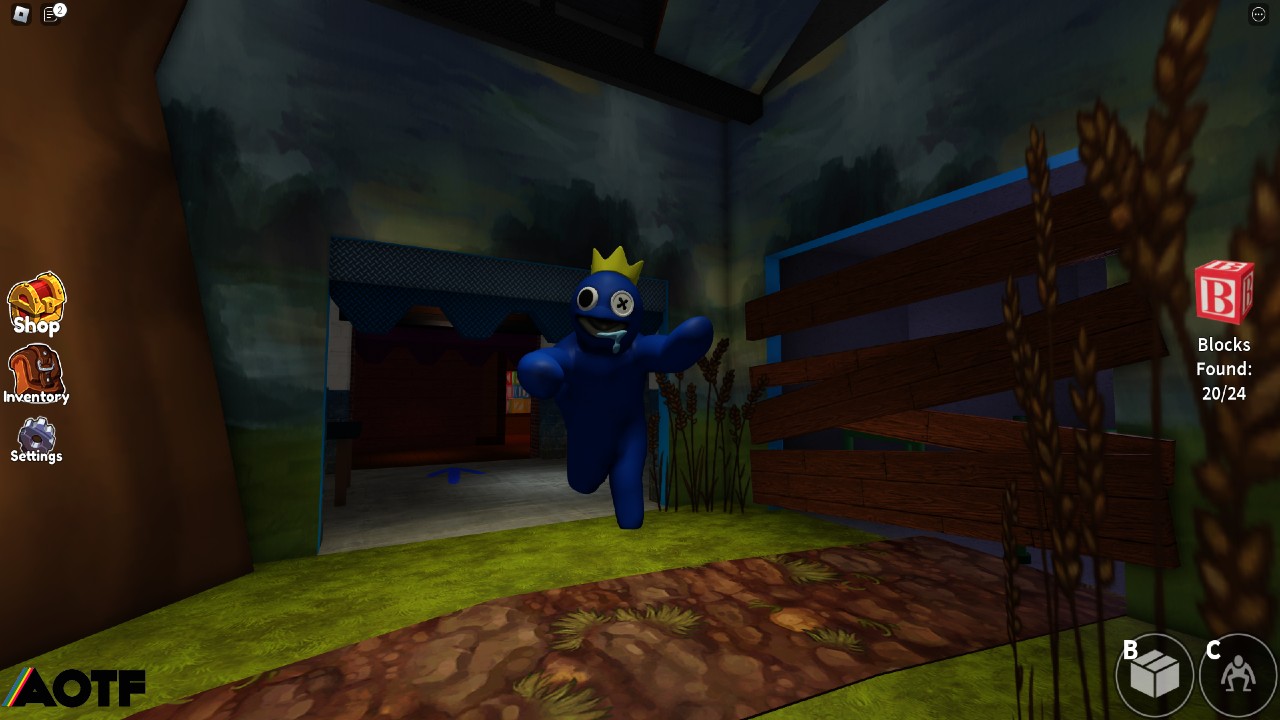Toggle block placement with the B button
The height and width of the screenshot is (720, 1280).
pos(1152,675)
